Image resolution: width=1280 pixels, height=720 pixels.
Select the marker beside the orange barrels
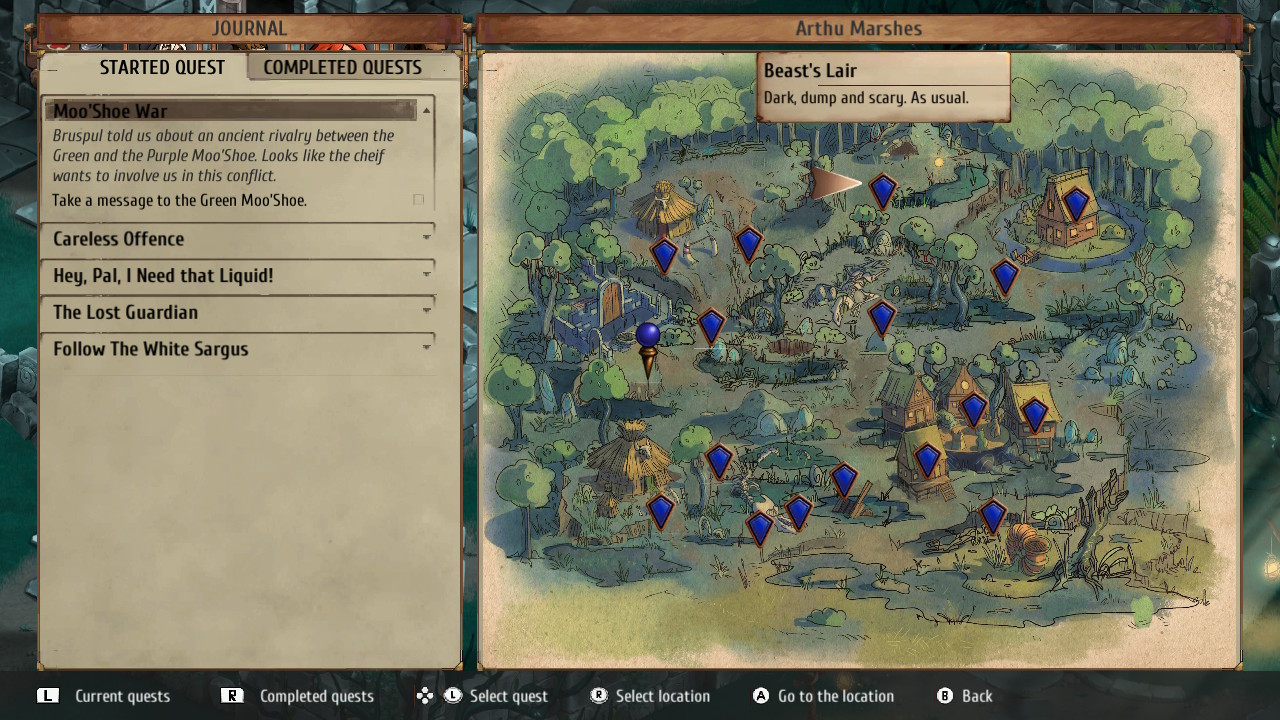tap(992, 516)
